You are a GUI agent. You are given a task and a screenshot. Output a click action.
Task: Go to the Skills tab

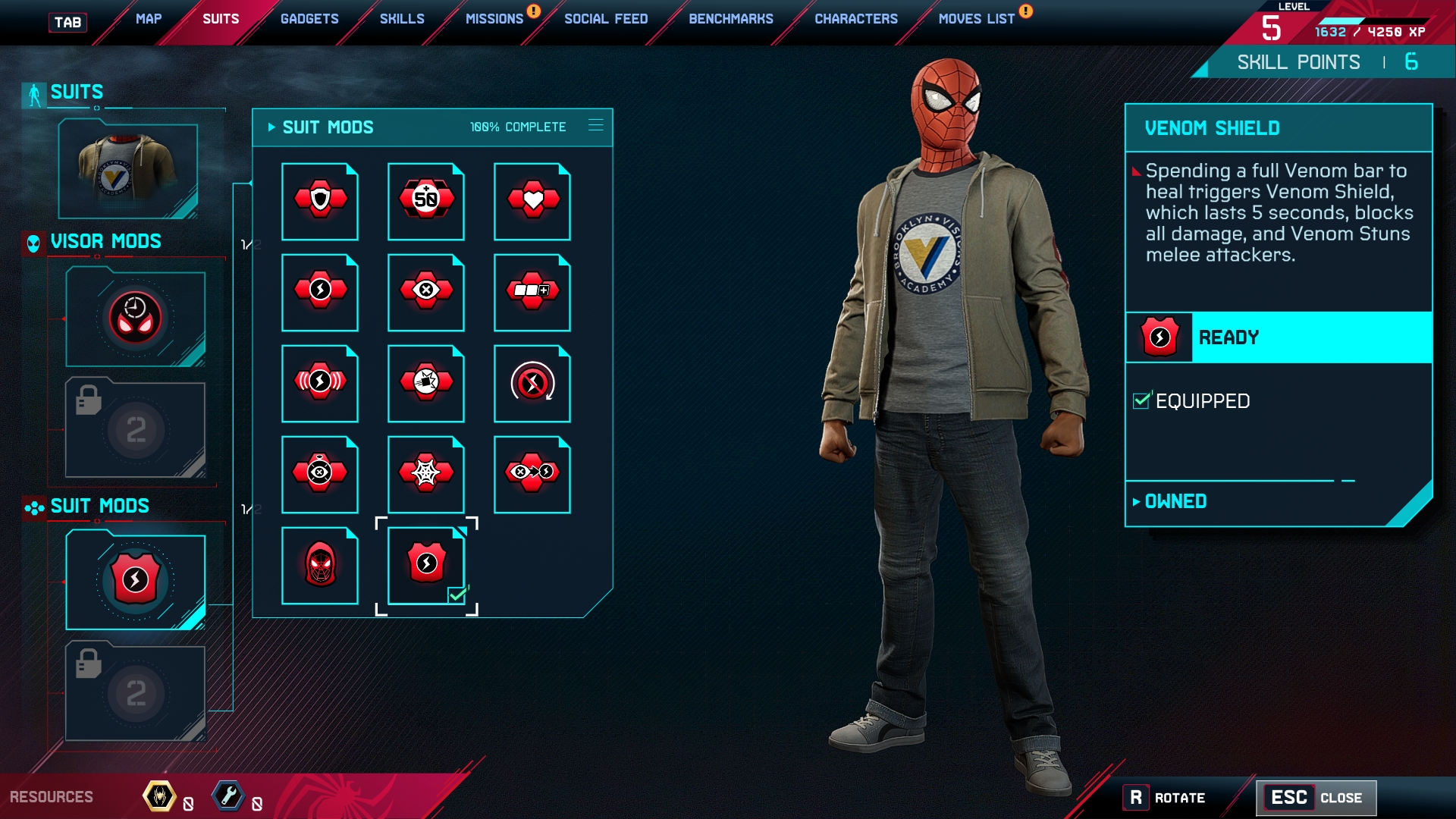coord(402,19)
